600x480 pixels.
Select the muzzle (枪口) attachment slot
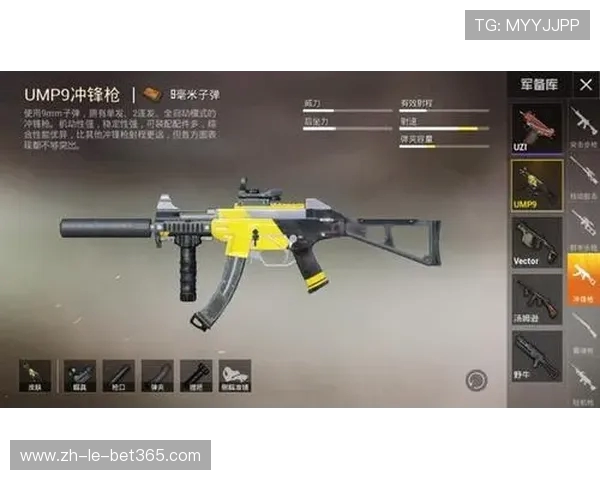118,375
